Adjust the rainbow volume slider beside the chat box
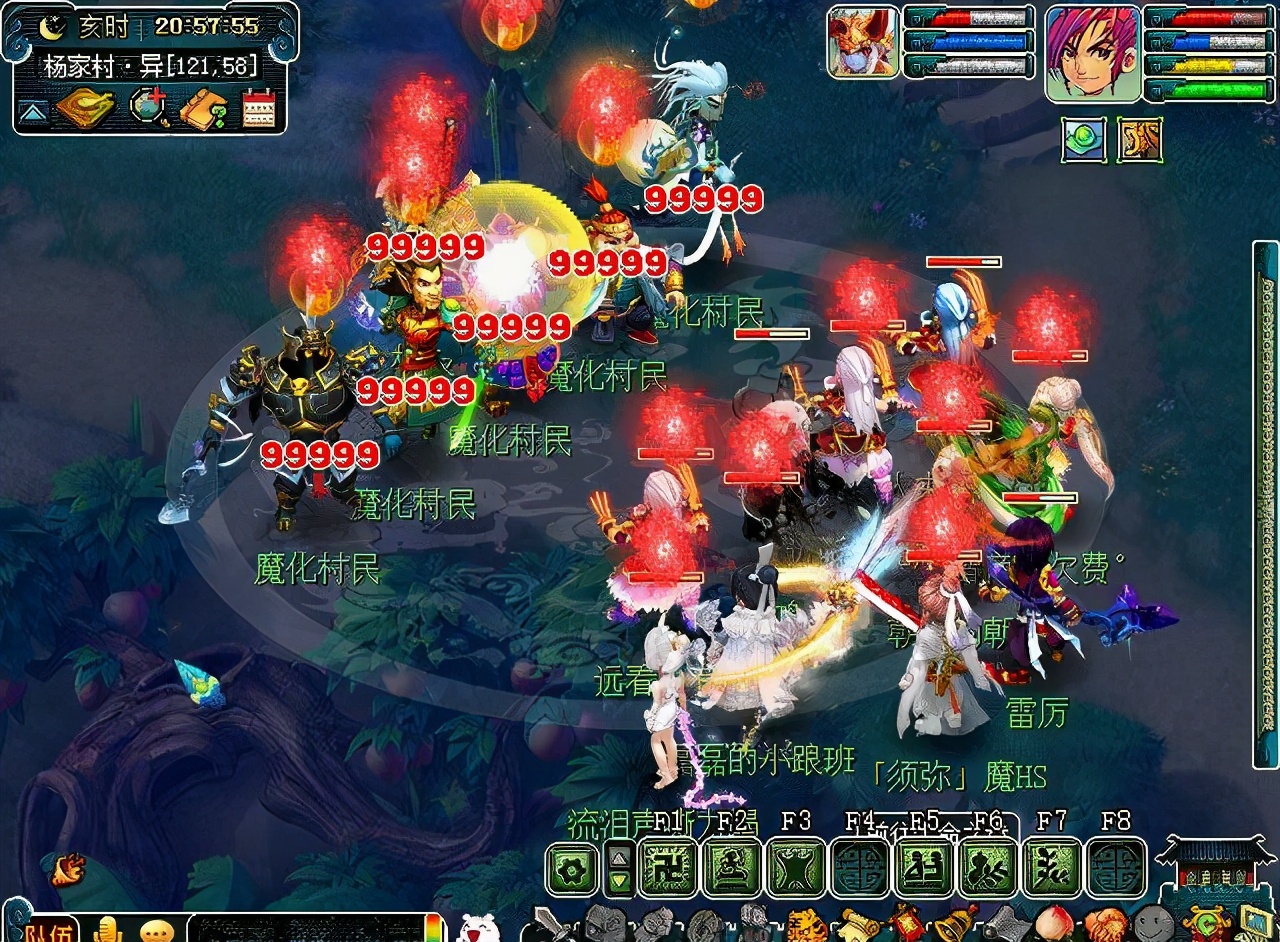 coord(434,930)
